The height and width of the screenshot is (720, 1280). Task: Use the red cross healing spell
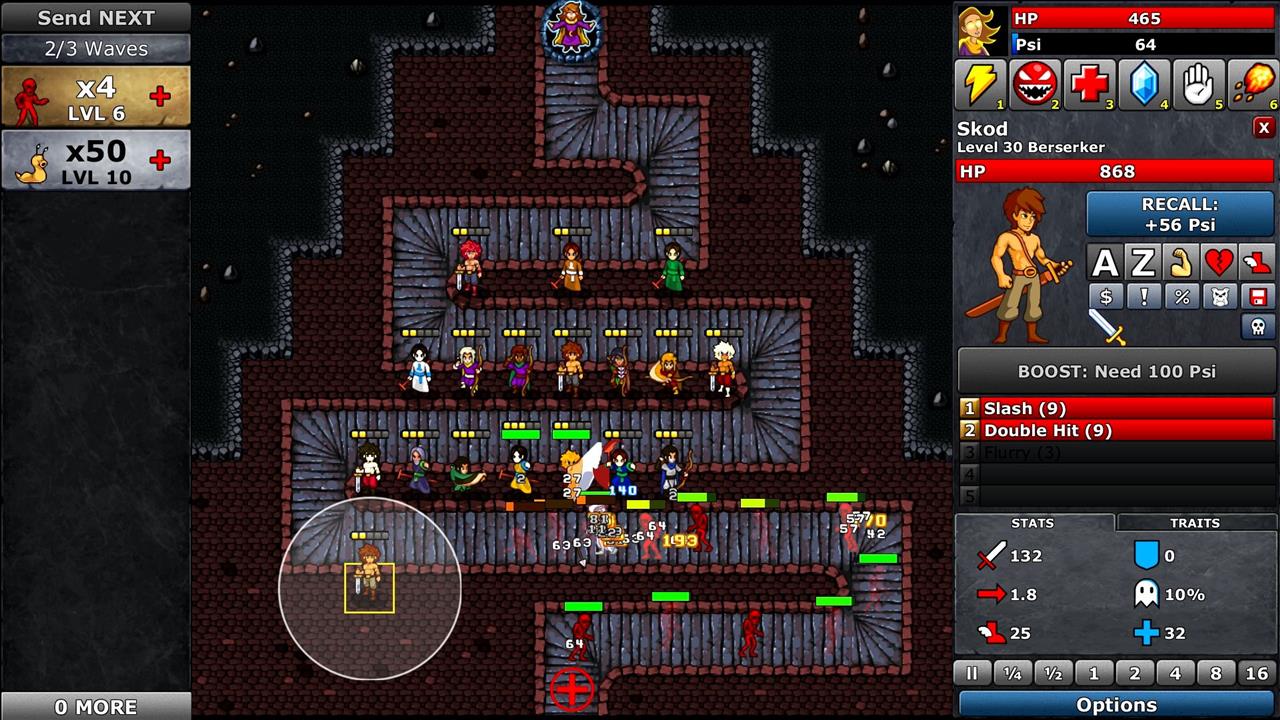[1089, 85]
